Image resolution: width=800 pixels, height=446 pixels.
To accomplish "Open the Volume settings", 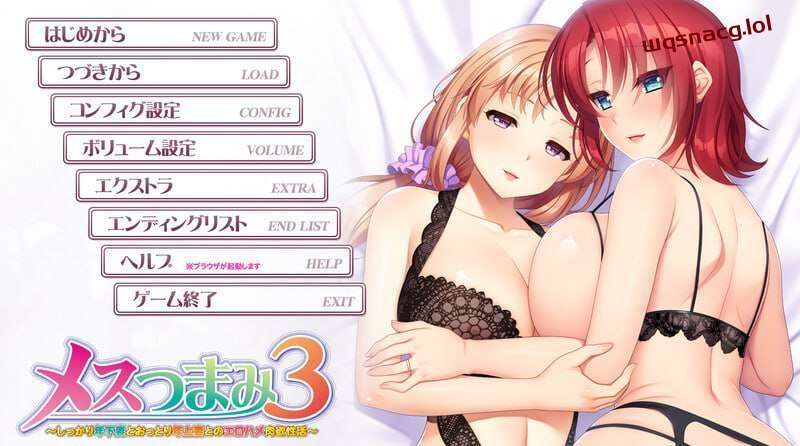I will click(x=189, y=148).
